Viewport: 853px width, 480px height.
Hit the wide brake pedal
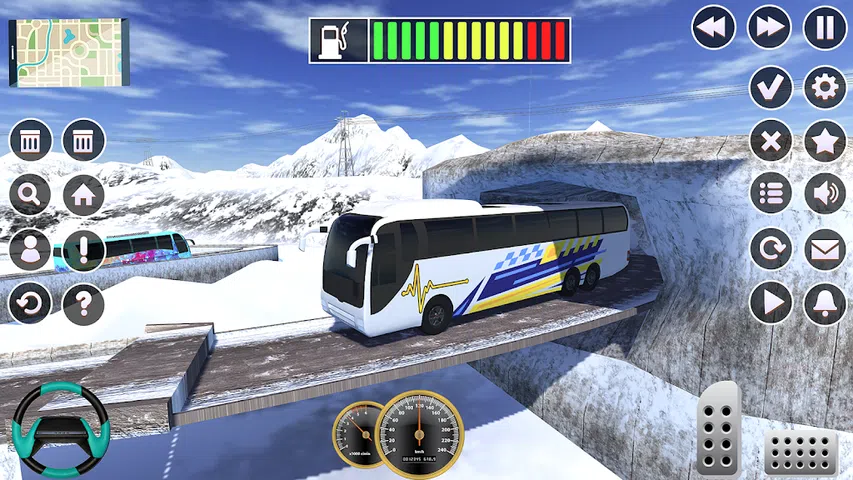click(800, 454)
